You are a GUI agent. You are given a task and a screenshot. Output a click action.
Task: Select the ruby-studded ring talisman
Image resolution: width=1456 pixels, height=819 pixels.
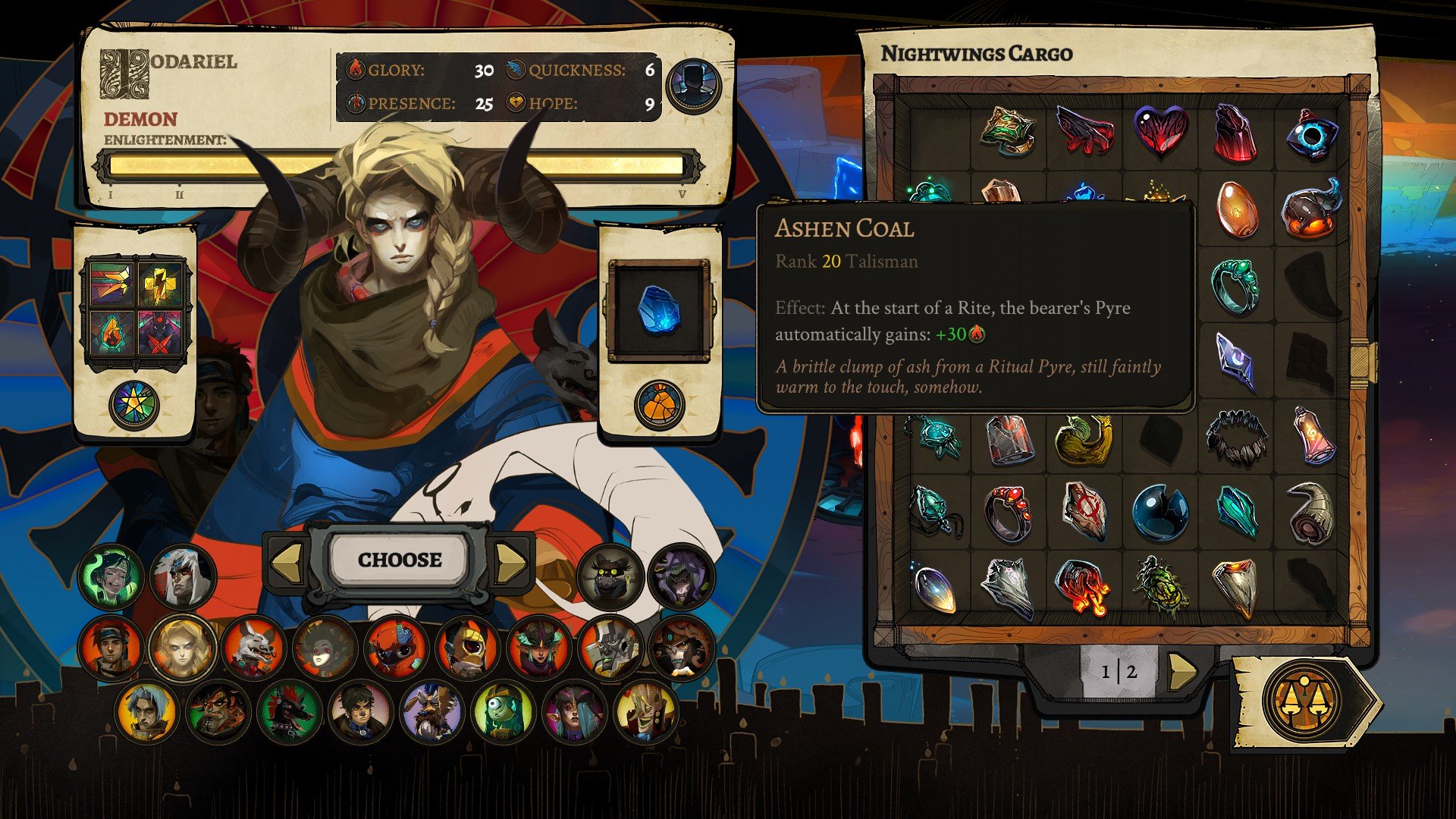pyautogui.click(x=1009, y=513)
